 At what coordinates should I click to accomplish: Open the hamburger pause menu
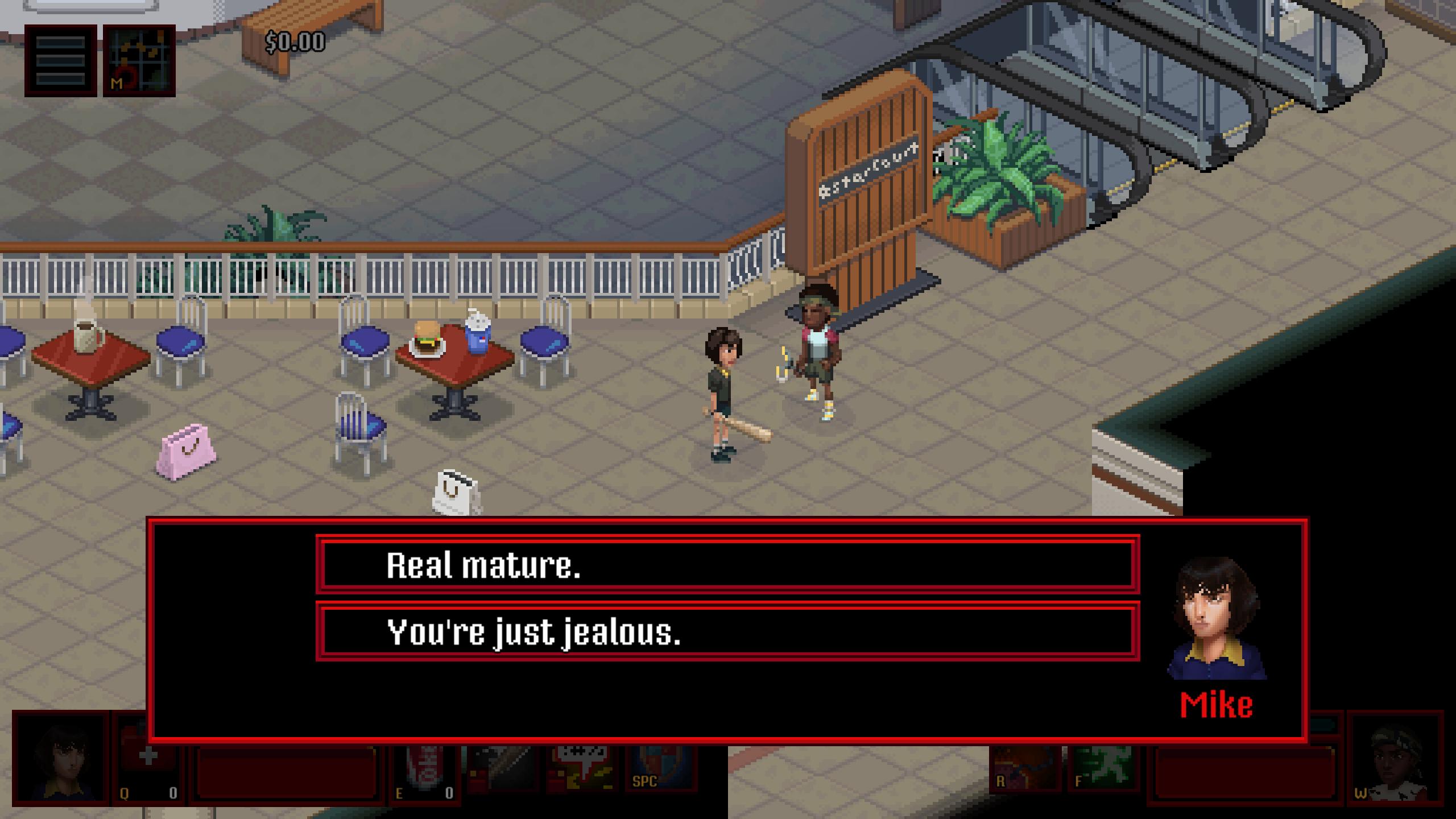coord(60,60)
